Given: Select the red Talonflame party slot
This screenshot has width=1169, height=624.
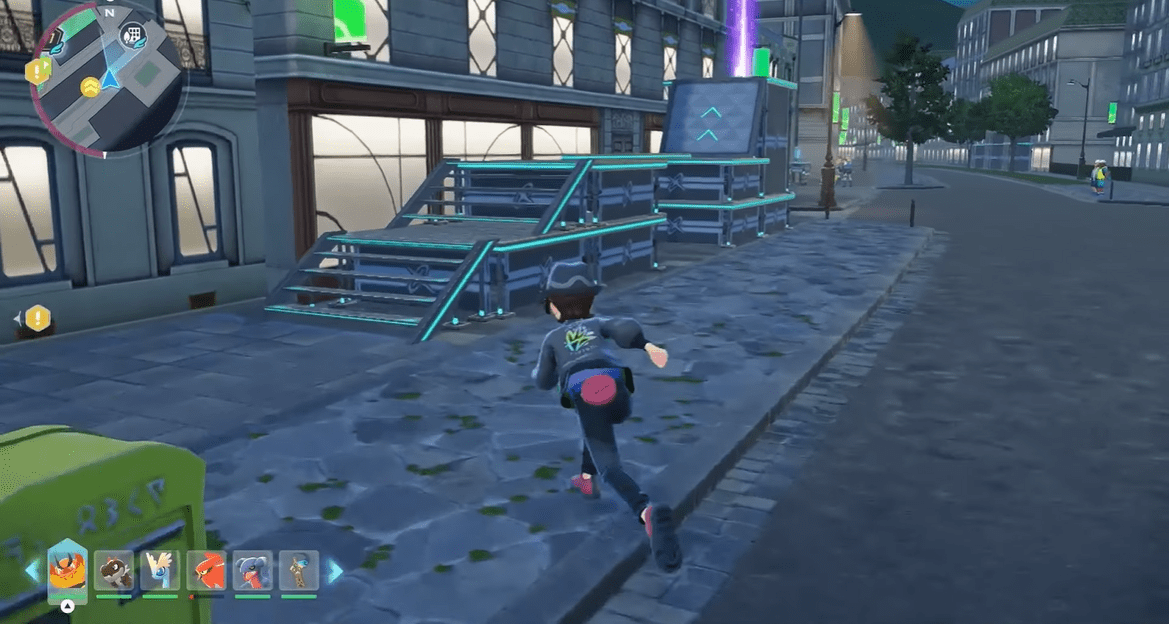Looking at the screenshot, I should point(207,570).
